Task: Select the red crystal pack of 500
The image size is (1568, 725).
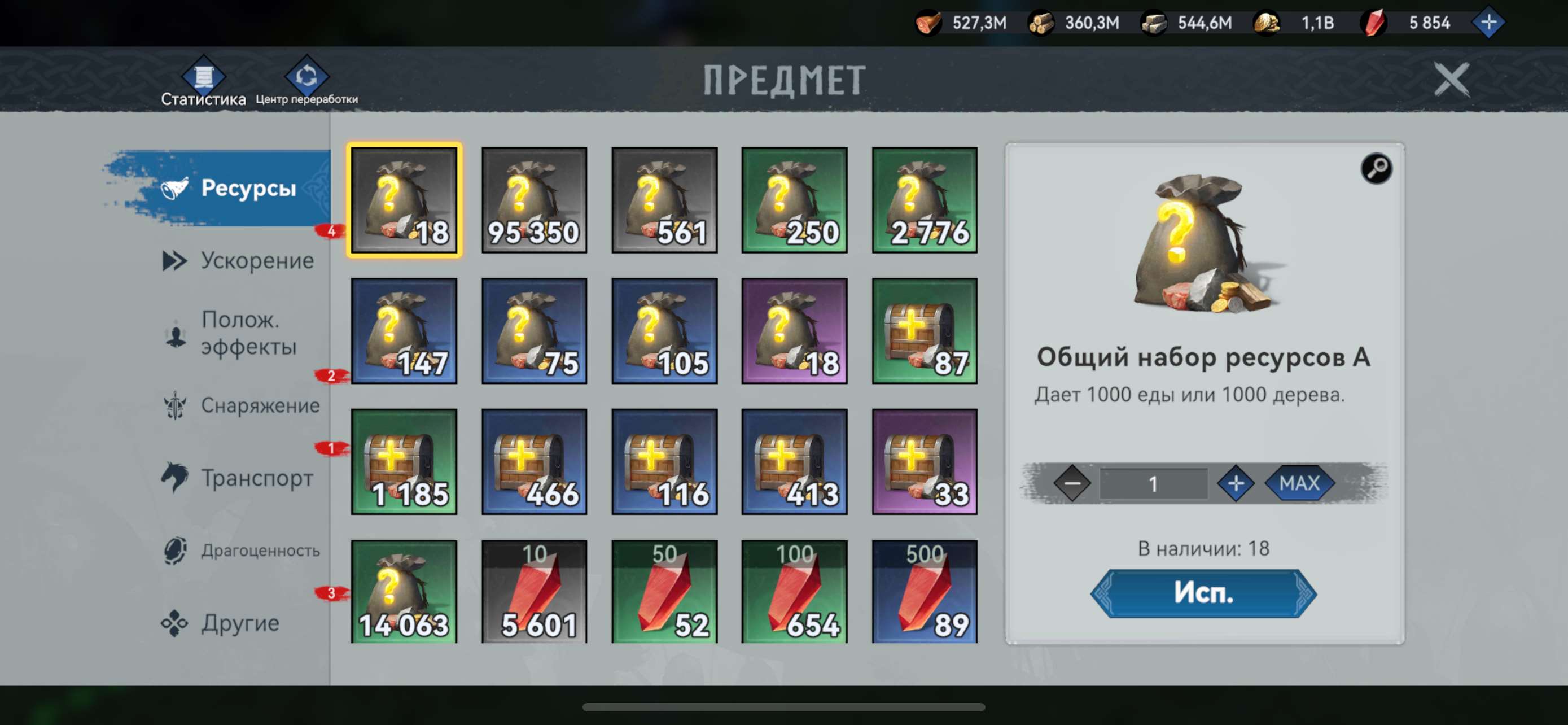Action: pos(925,591)
